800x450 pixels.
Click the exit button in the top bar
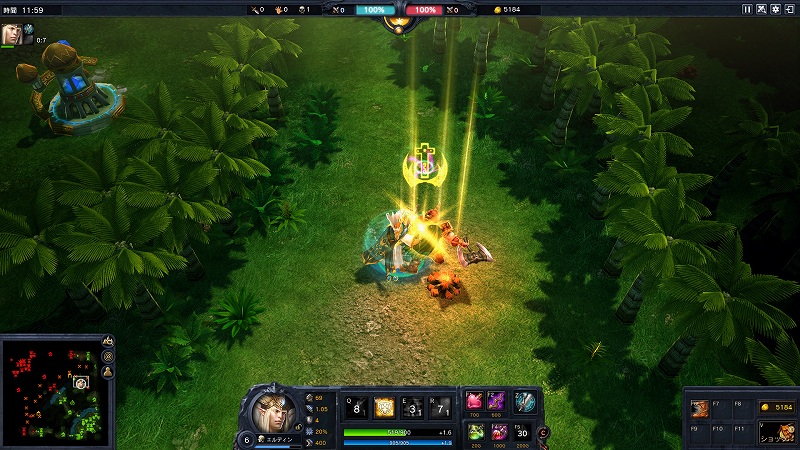point(790,9)
